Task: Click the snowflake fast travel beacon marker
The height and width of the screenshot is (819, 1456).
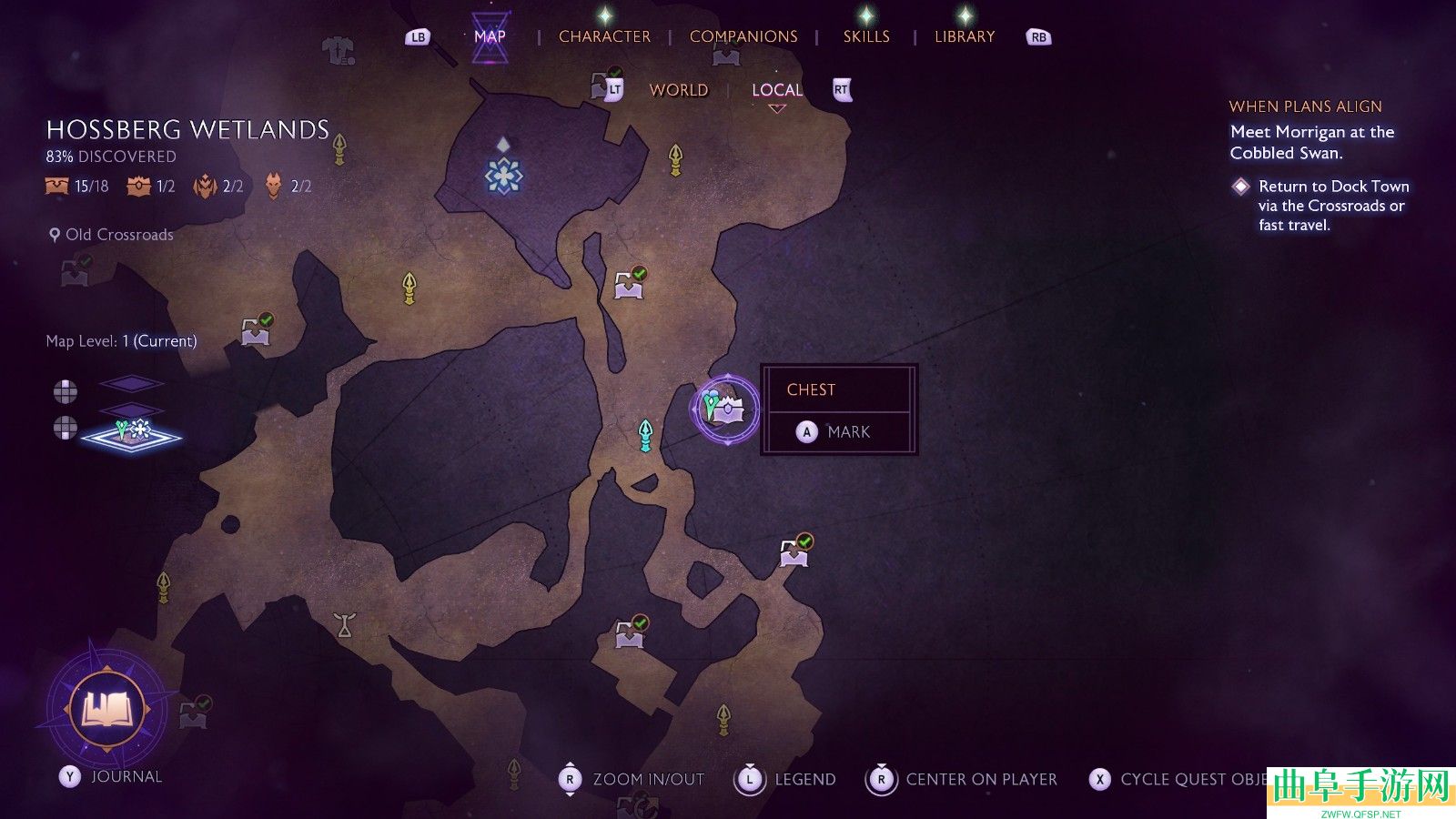Action: 503,175
